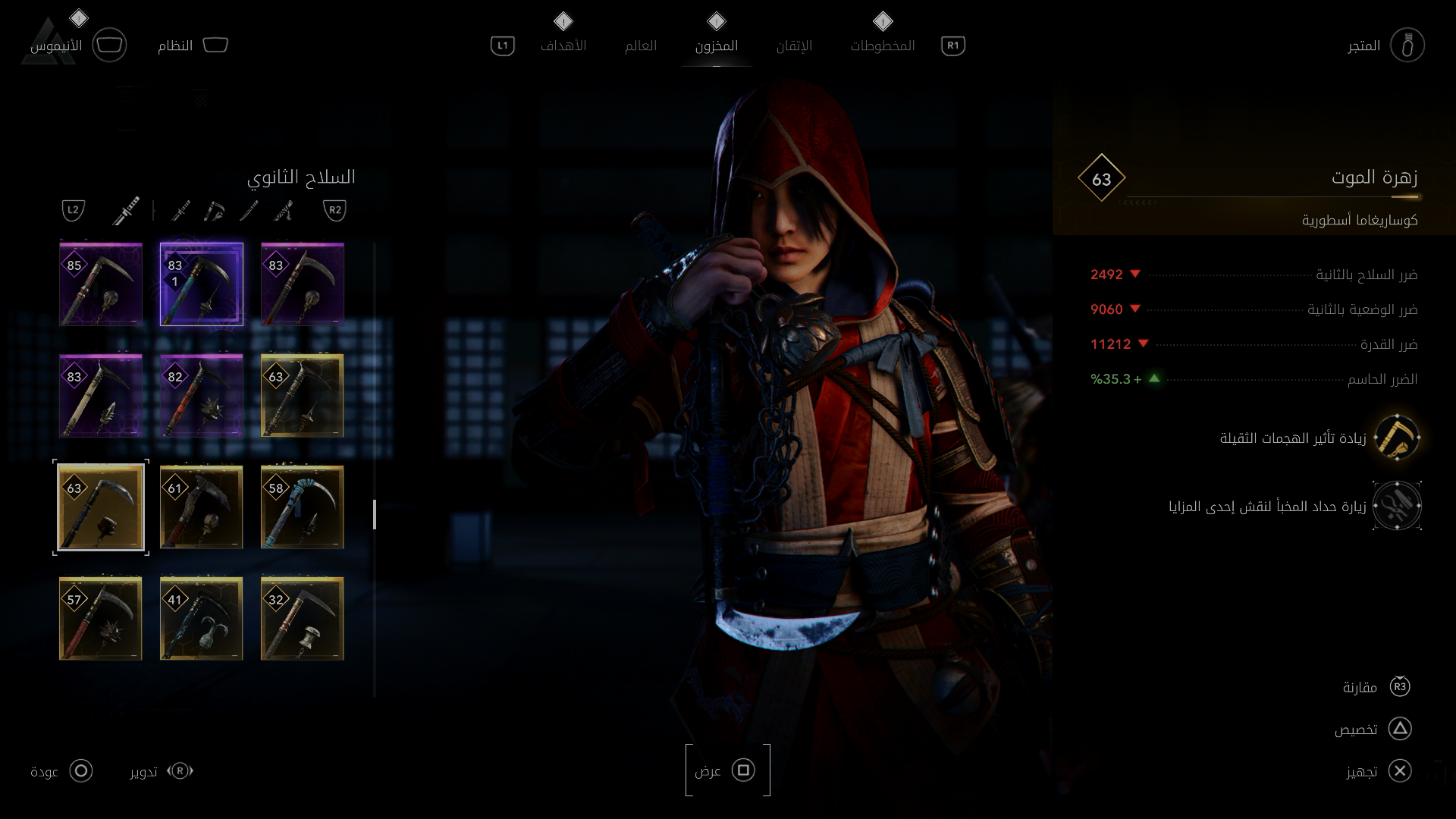Choose the level 57 kusarigama slot
Viewport: 1456px width, 819px height.
click(x=101, y=619)
